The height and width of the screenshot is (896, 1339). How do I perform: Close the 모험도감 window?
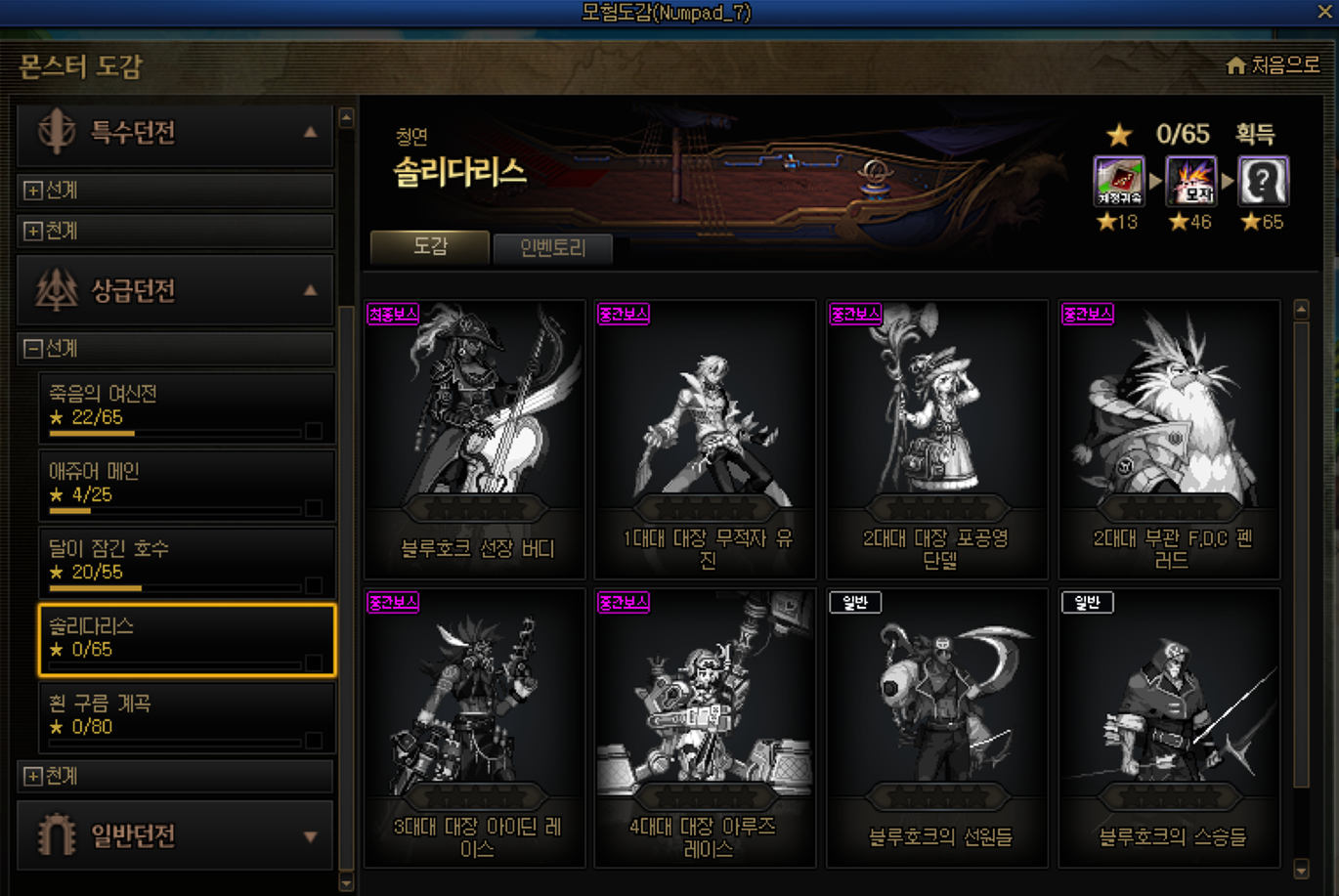tap(1324, 12)
